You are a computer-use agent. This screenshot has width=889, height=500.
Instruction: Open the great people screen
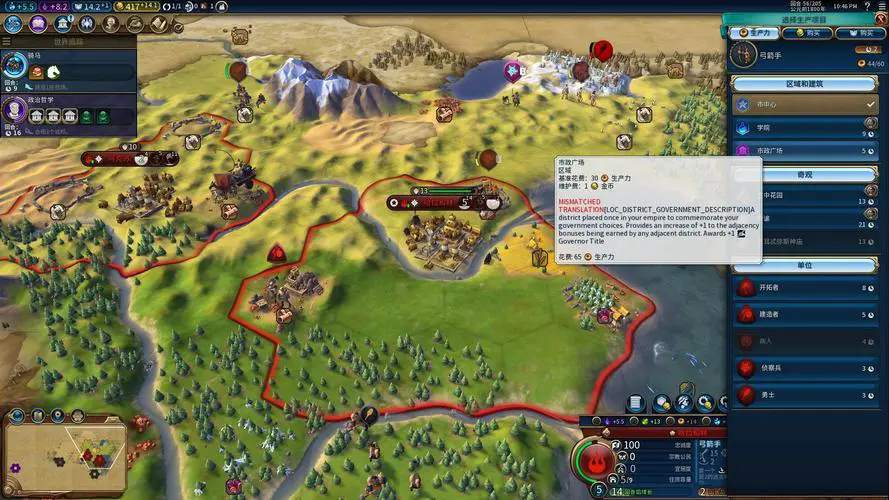tap(87, 23)
